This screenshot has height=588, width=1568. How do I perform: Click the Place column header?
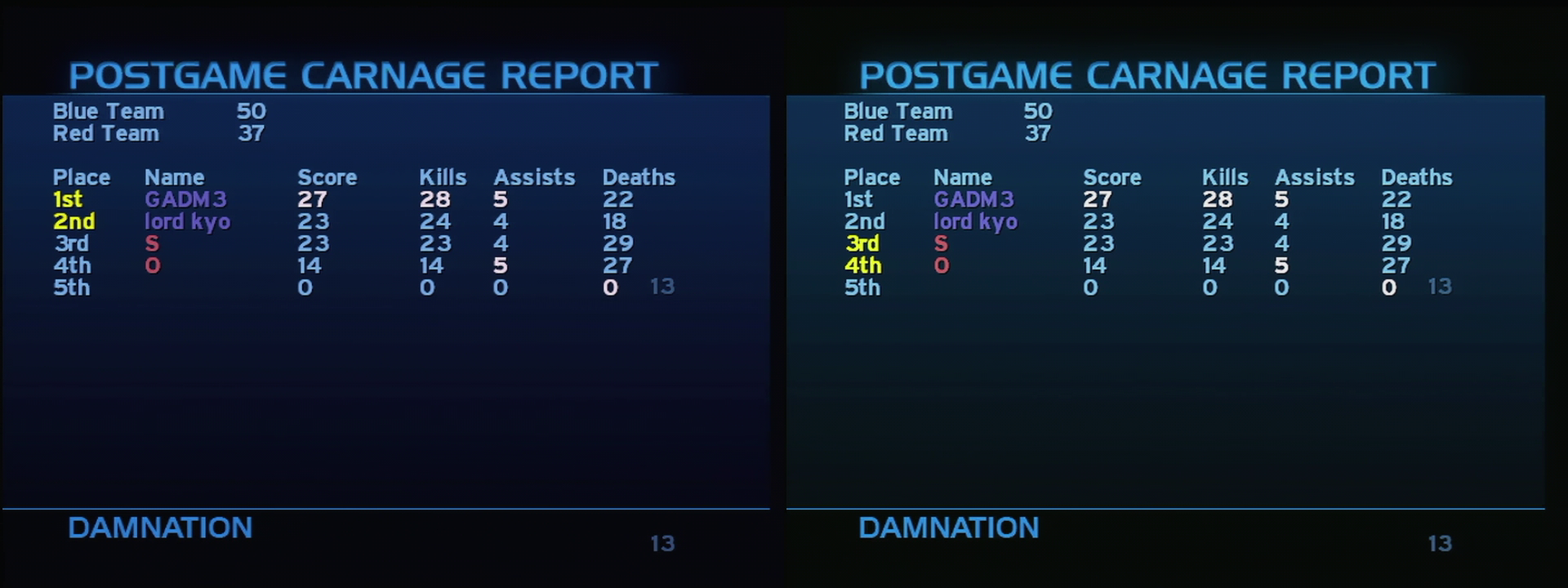coord(82,176)
